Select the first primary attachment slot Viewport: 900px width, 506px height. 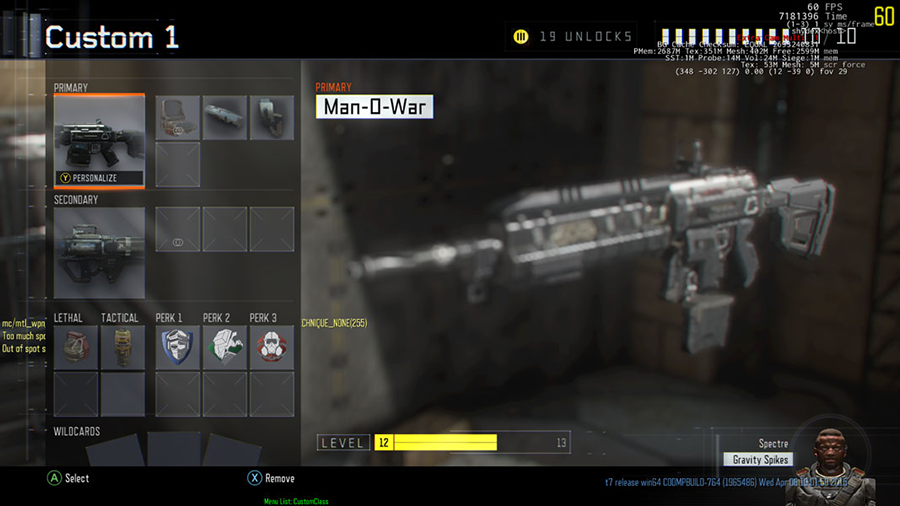point(178,117)
